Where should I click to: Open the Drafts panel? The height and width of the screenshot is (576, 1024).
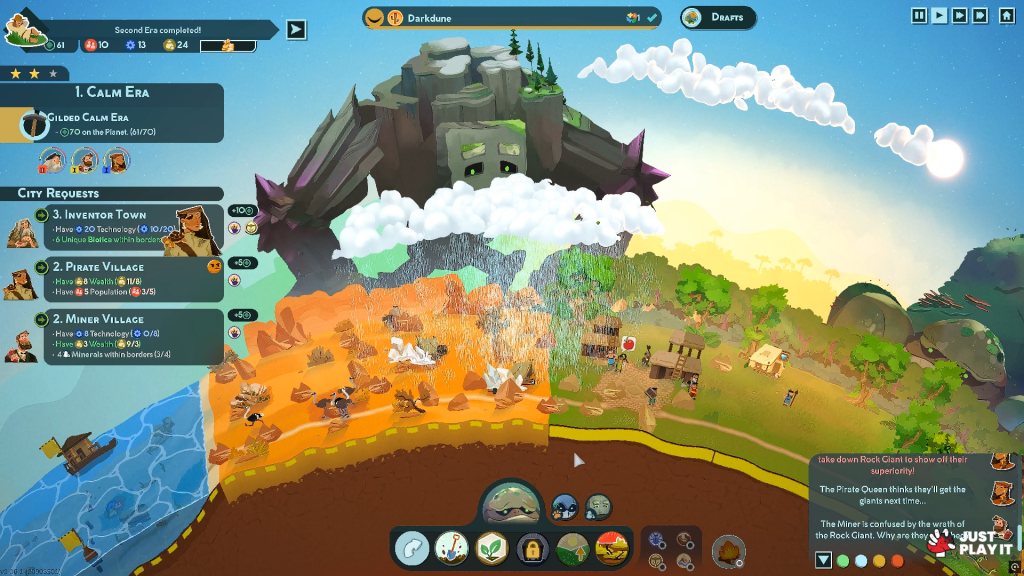click(718, 17)
